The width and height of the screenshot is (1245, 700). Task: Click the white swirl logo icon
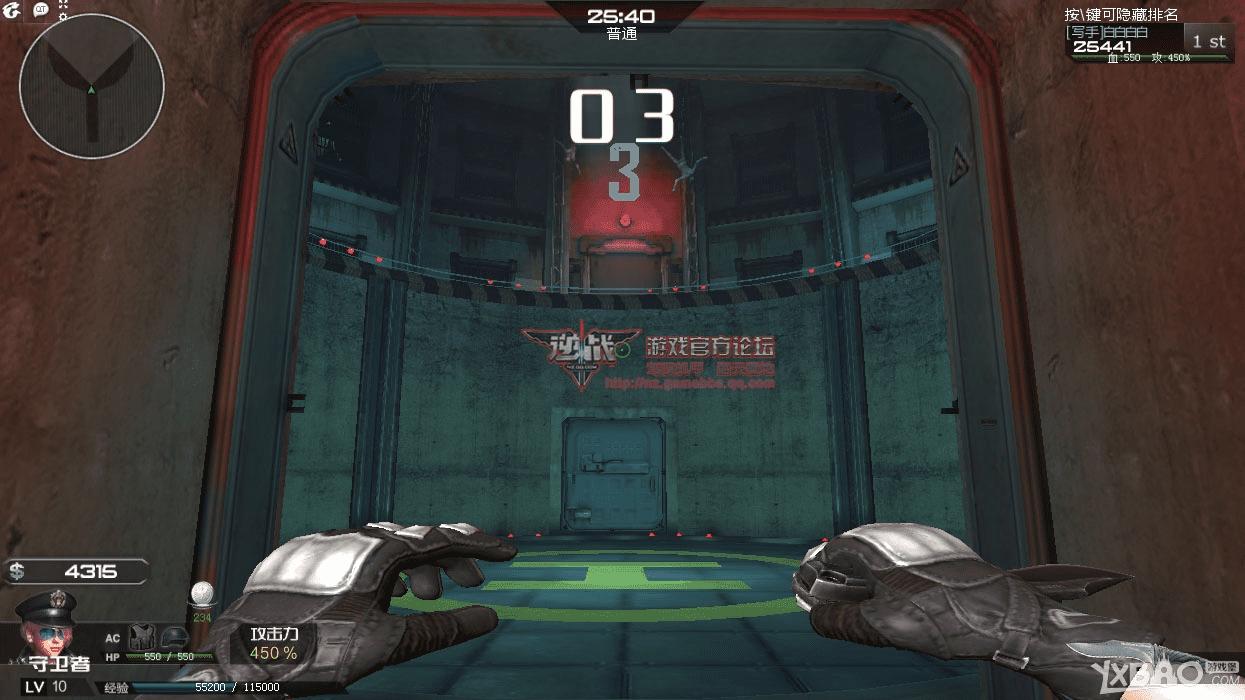coord(12,10)
